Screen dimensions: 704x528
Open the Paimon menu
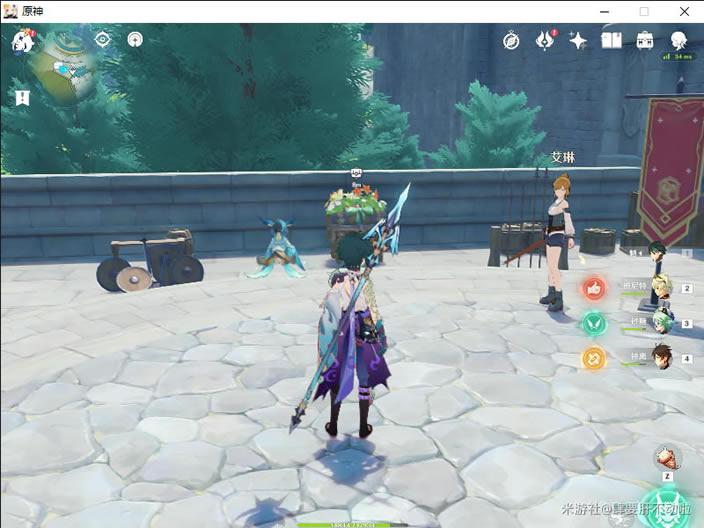click(23, 41)
